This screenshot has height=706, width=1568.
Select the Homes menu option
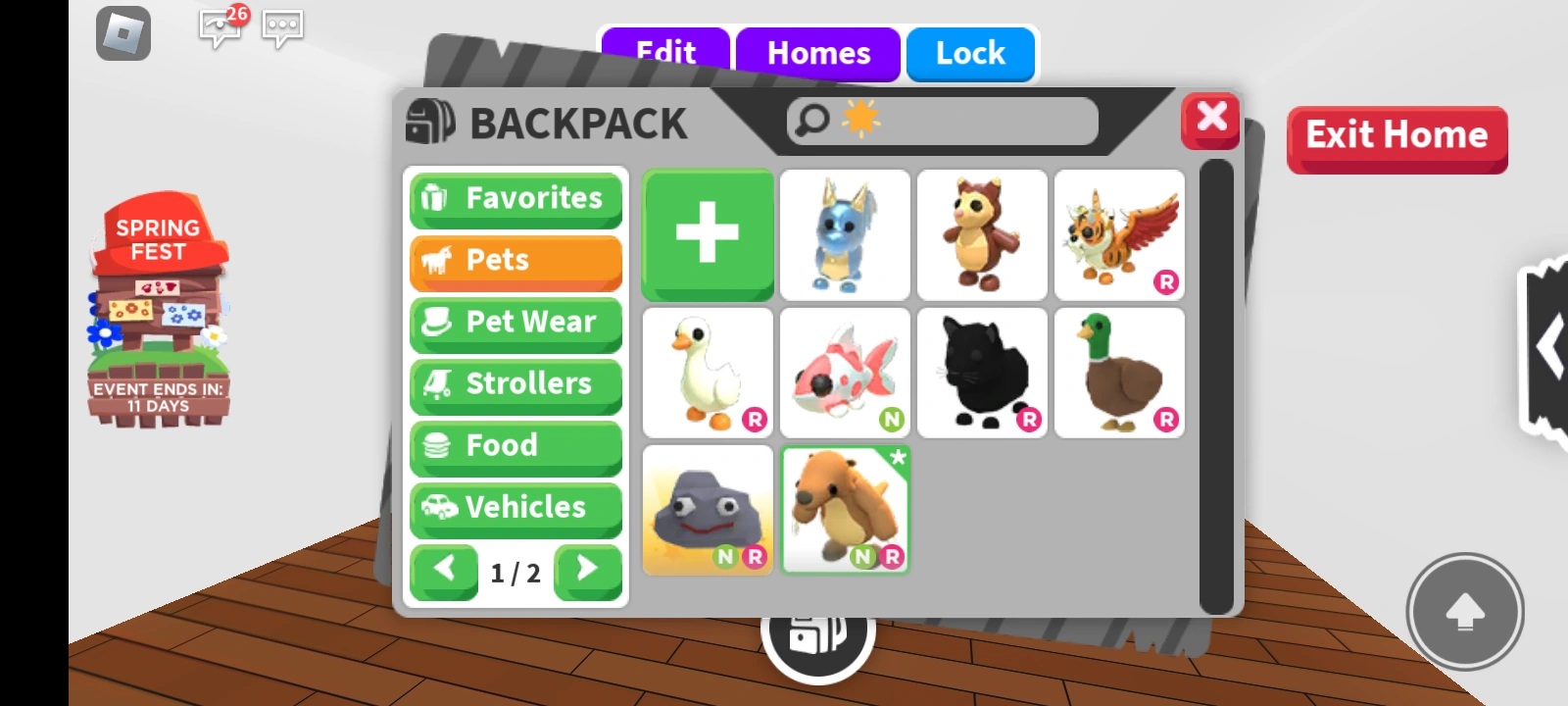click(818, 53)
